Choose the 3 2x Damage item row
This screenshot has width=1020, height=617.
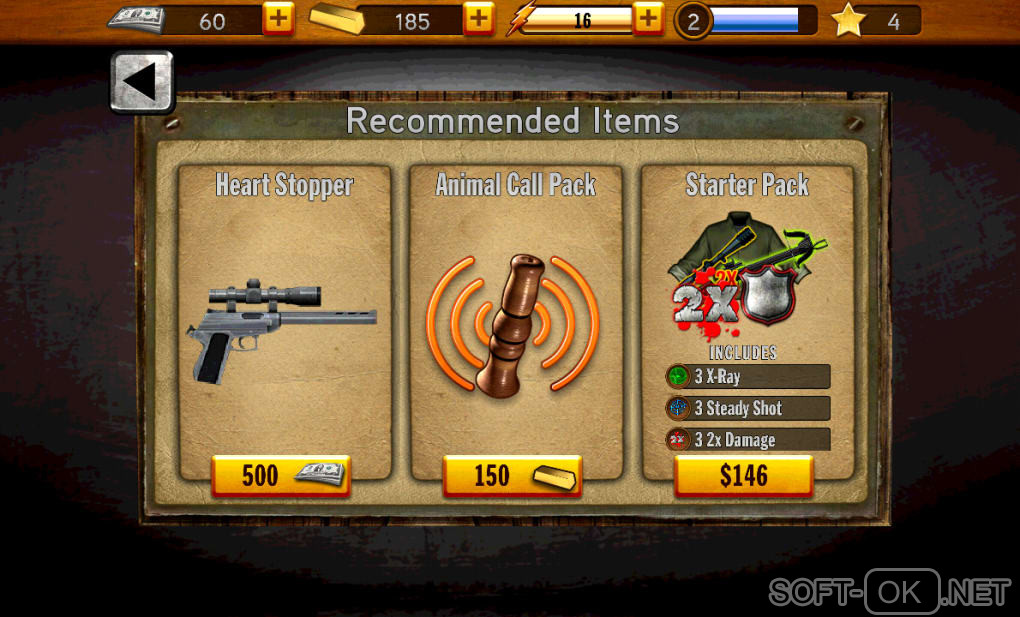[x=748, y=440]
